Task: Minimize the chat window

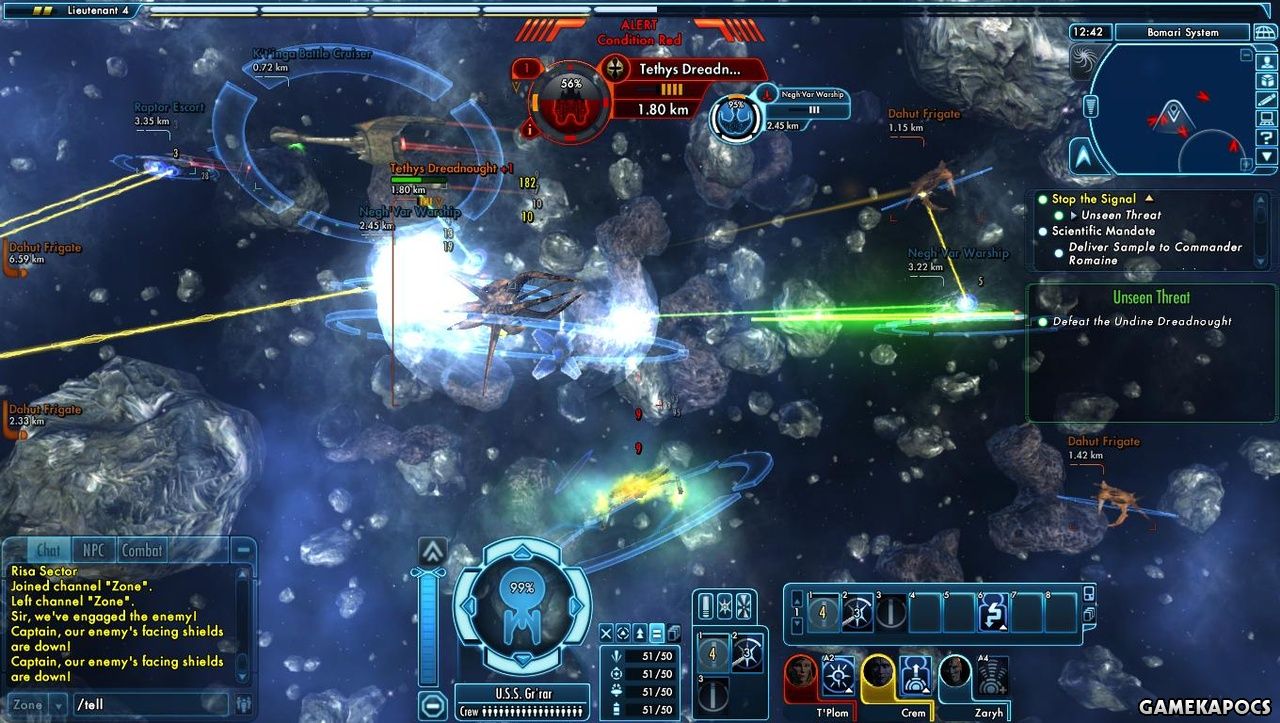Action: coord(243,550)
